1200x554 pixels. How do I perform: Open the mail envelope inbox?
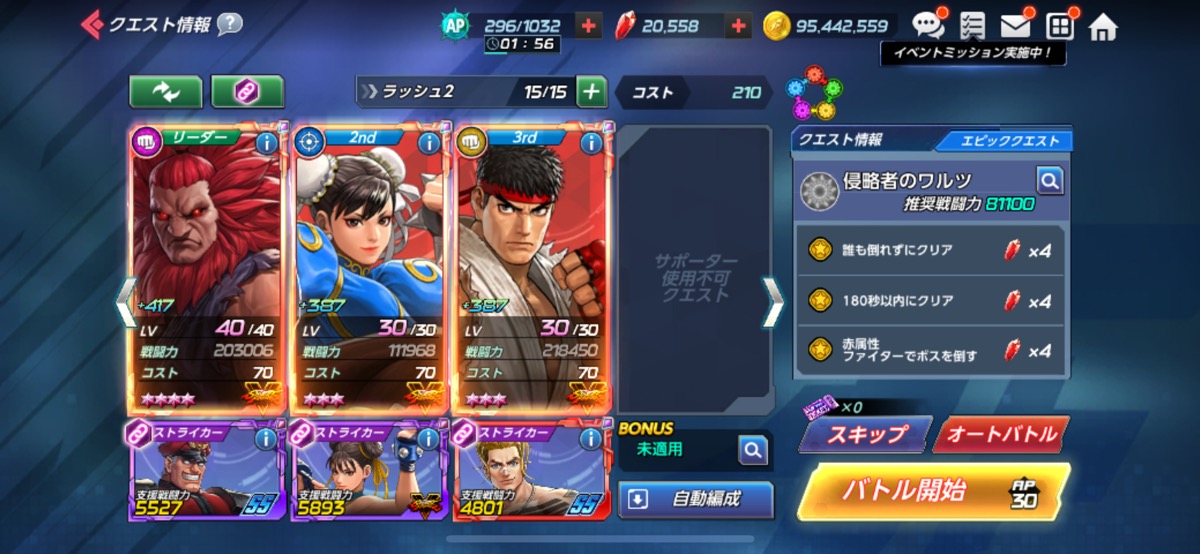1015,26
